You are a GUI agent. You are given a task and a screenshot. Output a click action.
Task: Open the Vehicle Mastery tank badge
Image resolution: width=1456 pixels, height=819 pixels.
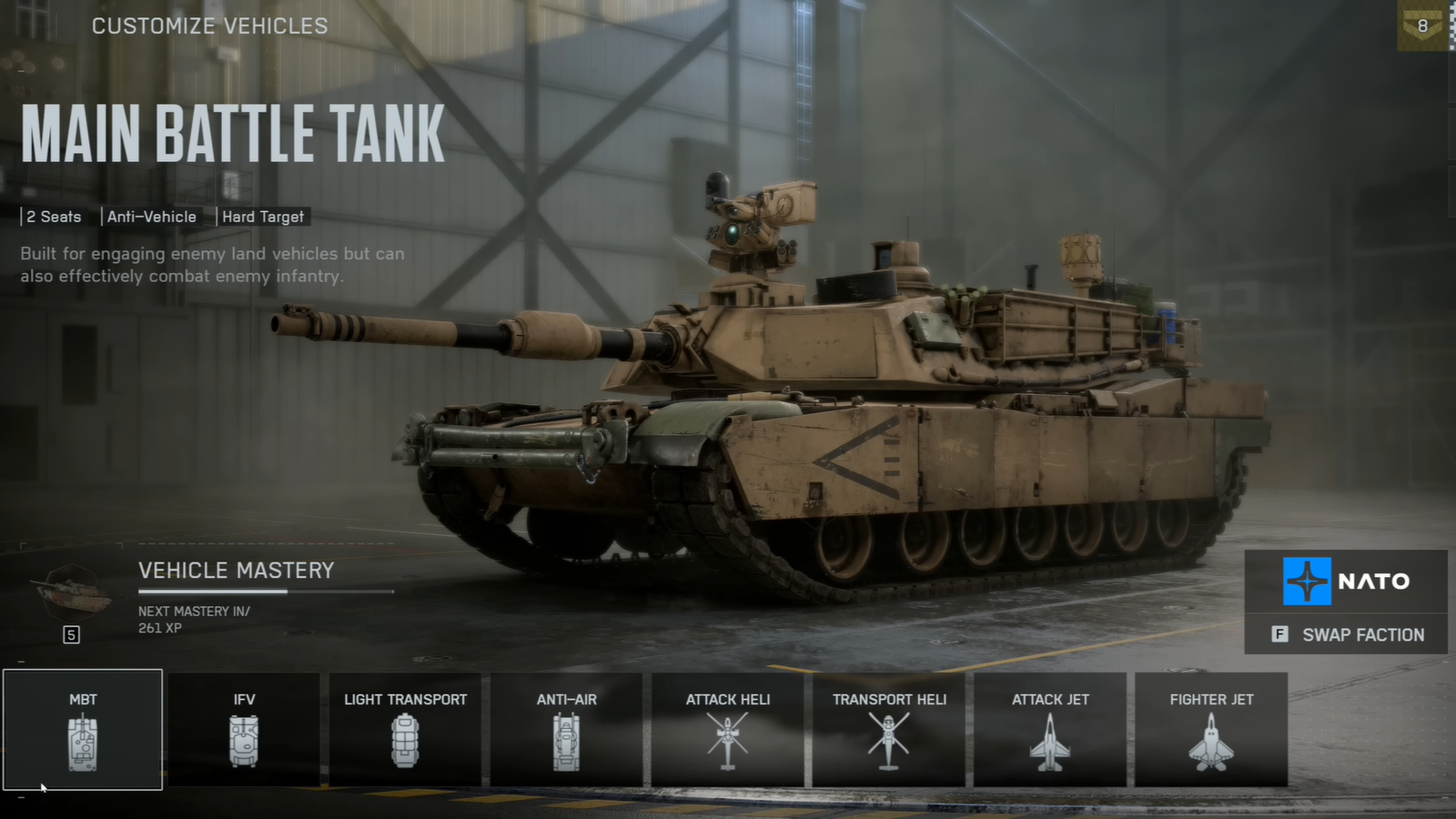tap(72, 593)
